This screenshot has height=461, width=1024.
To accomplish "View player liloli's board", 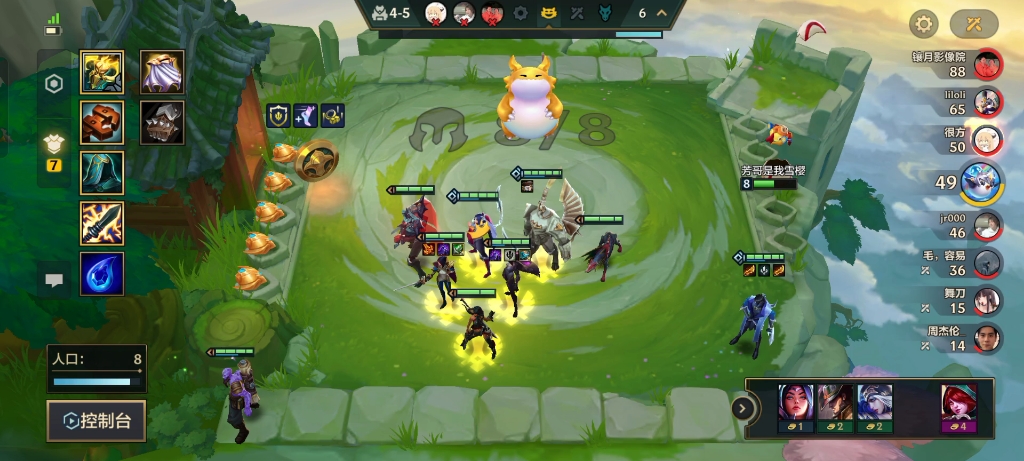I will tap(987, 102).
